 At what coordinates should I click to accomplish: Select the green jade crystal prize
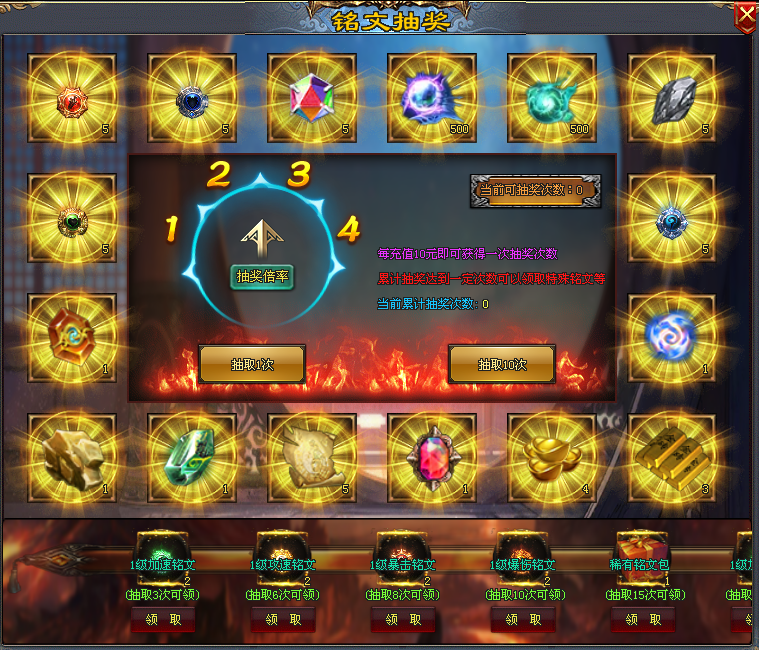(191, 457)
